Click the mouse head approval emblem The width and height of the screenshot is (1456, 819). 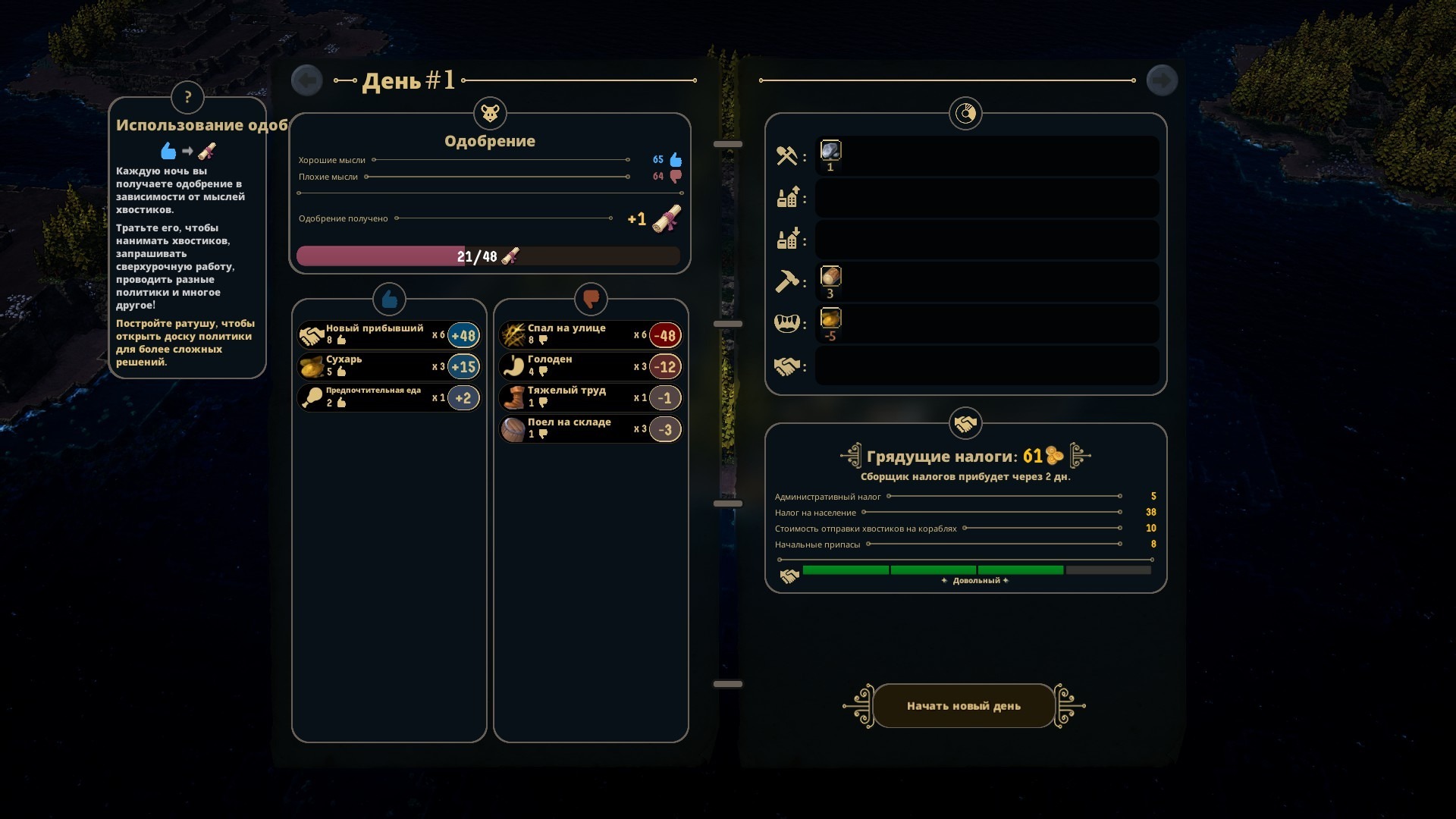490,114
